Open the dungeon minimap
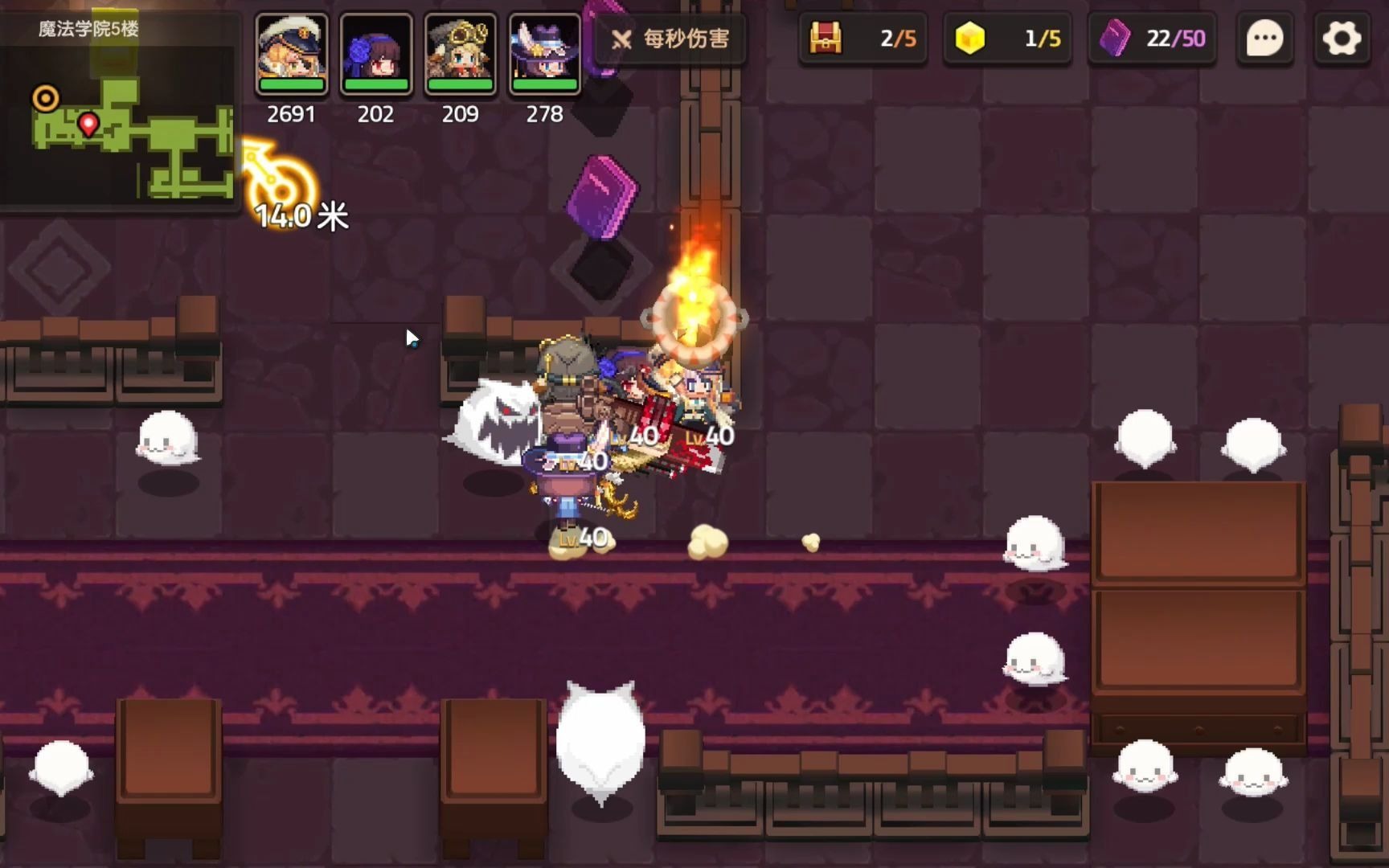The height and width of the screenshot is (868, 1389). (x=121, y=121)
